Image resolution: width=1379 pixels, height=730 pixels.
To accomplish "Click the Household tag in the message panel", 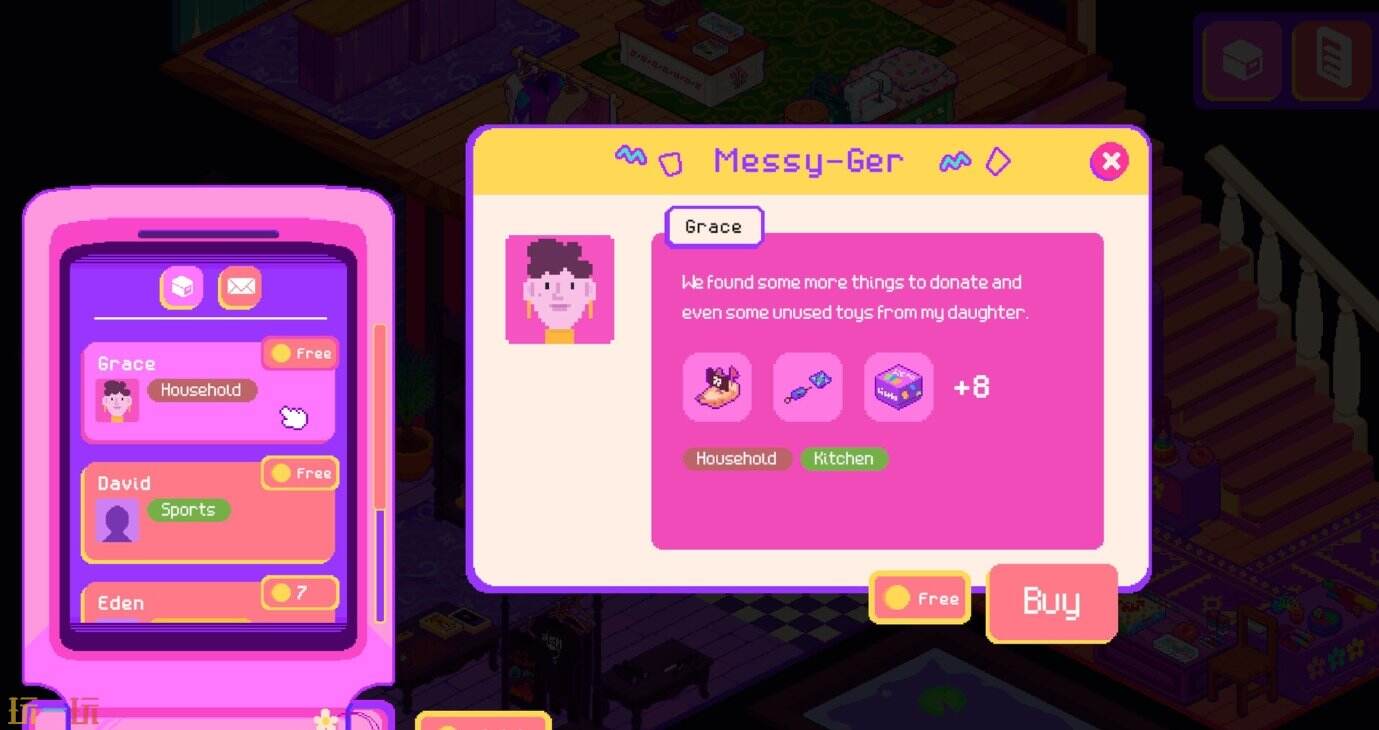I will click(x=736, y=459).
